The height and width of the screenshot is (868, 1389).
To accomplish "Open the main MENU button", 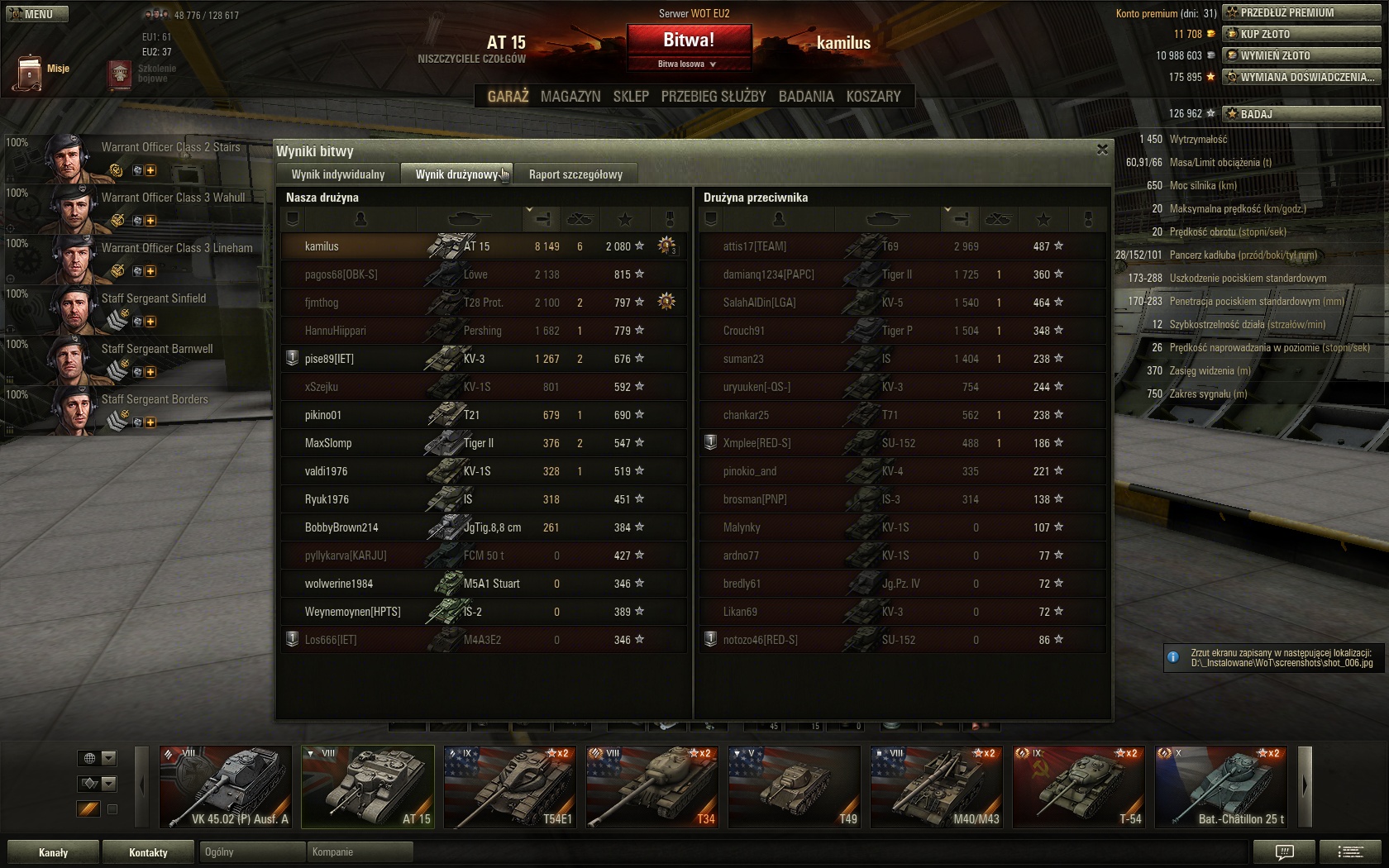I will coord(37,14).
